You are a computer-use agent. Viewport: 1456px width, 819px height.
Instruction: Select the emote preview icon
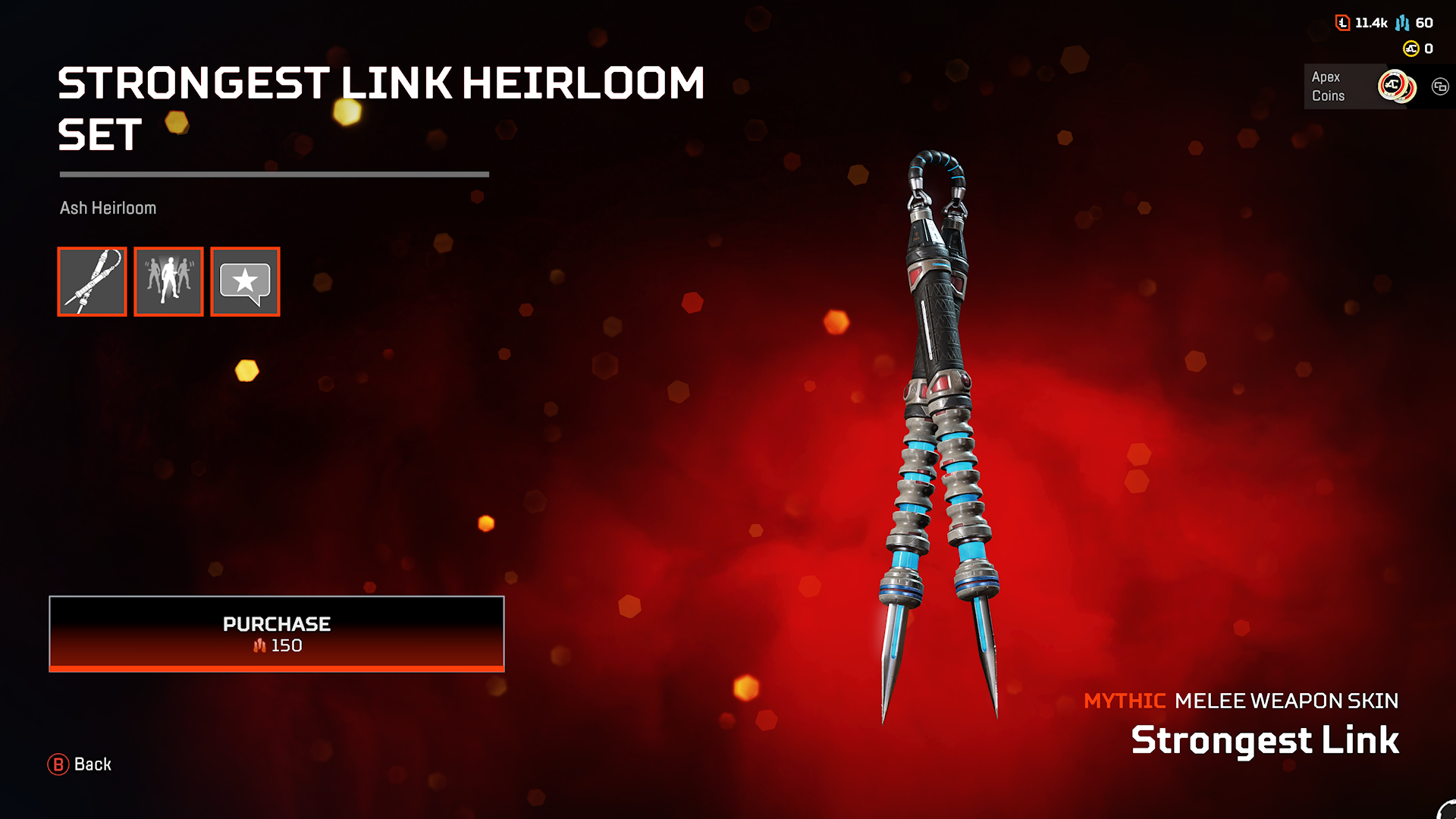(x=168, y=281)
